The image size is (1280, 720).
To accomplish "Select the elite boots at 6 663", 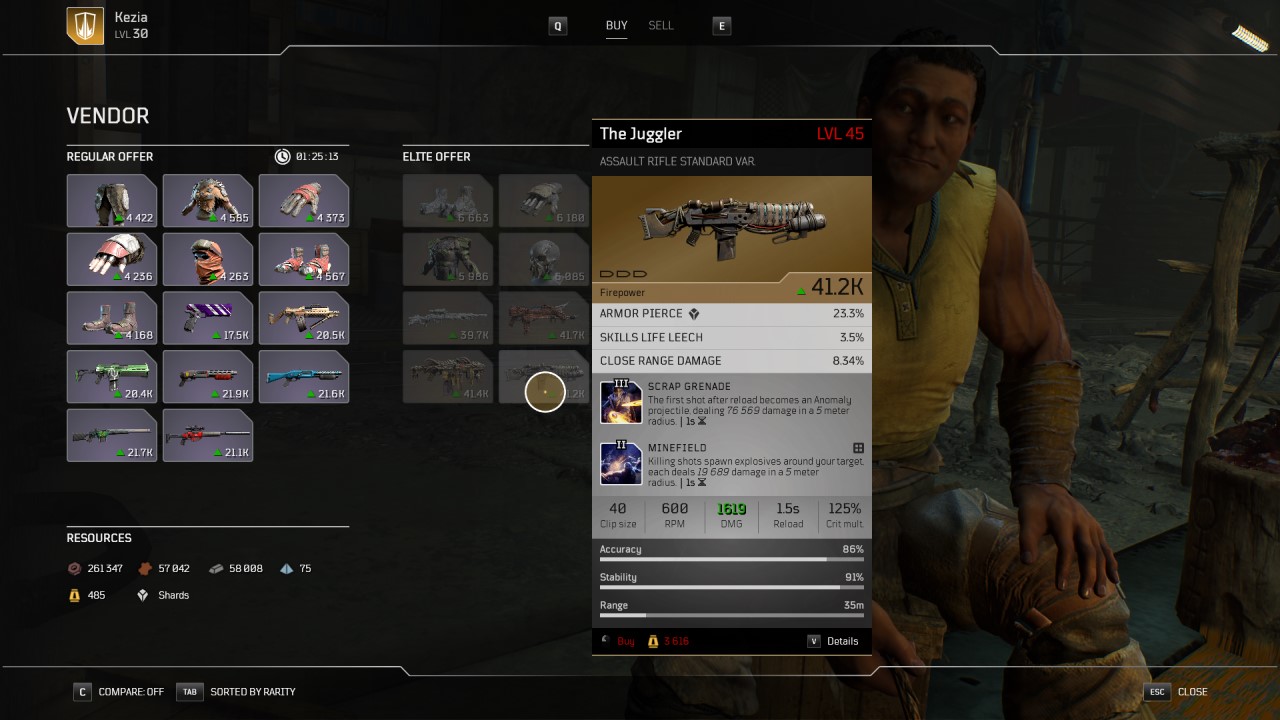I will tap(448, 200).
